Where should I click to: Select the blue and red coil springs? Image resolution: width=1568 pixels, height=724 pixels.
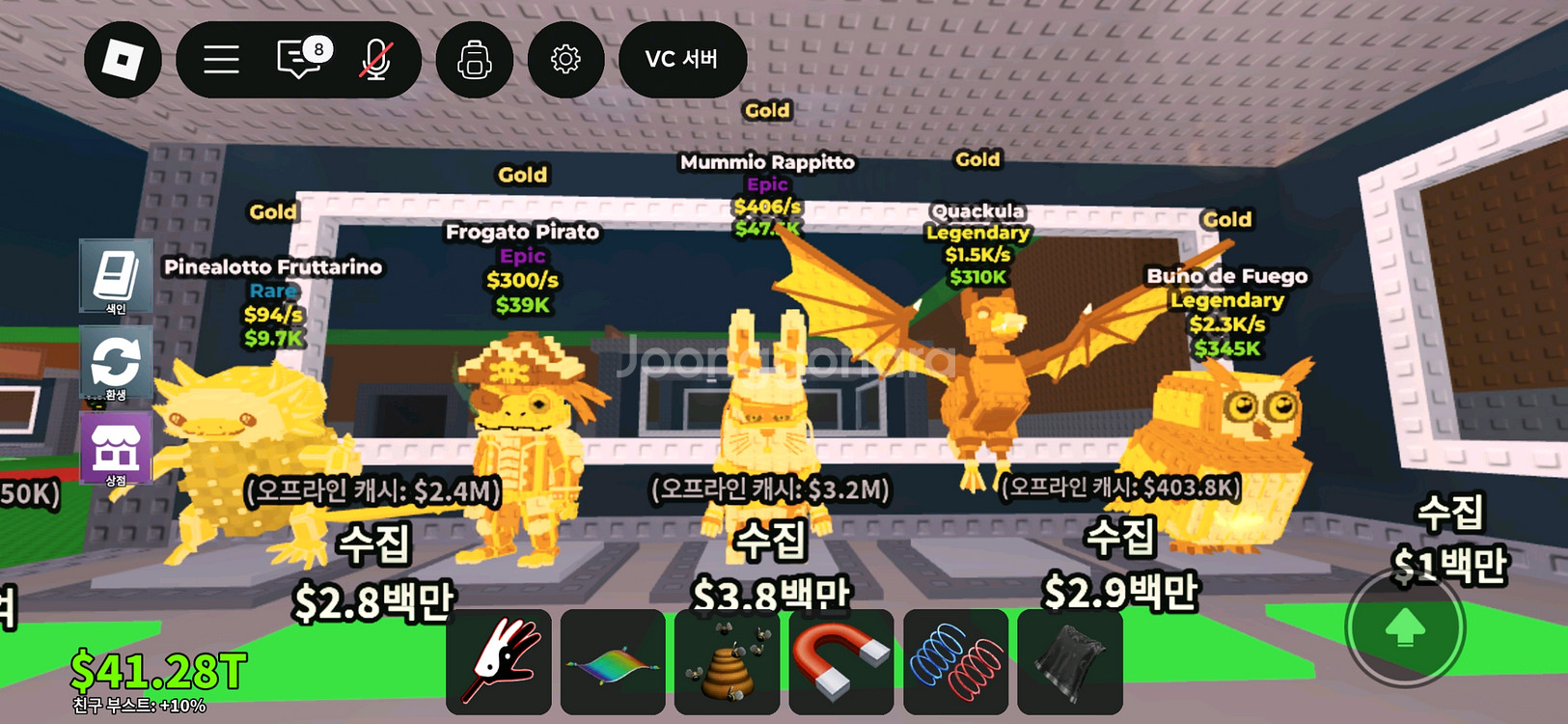click(955, 662)
